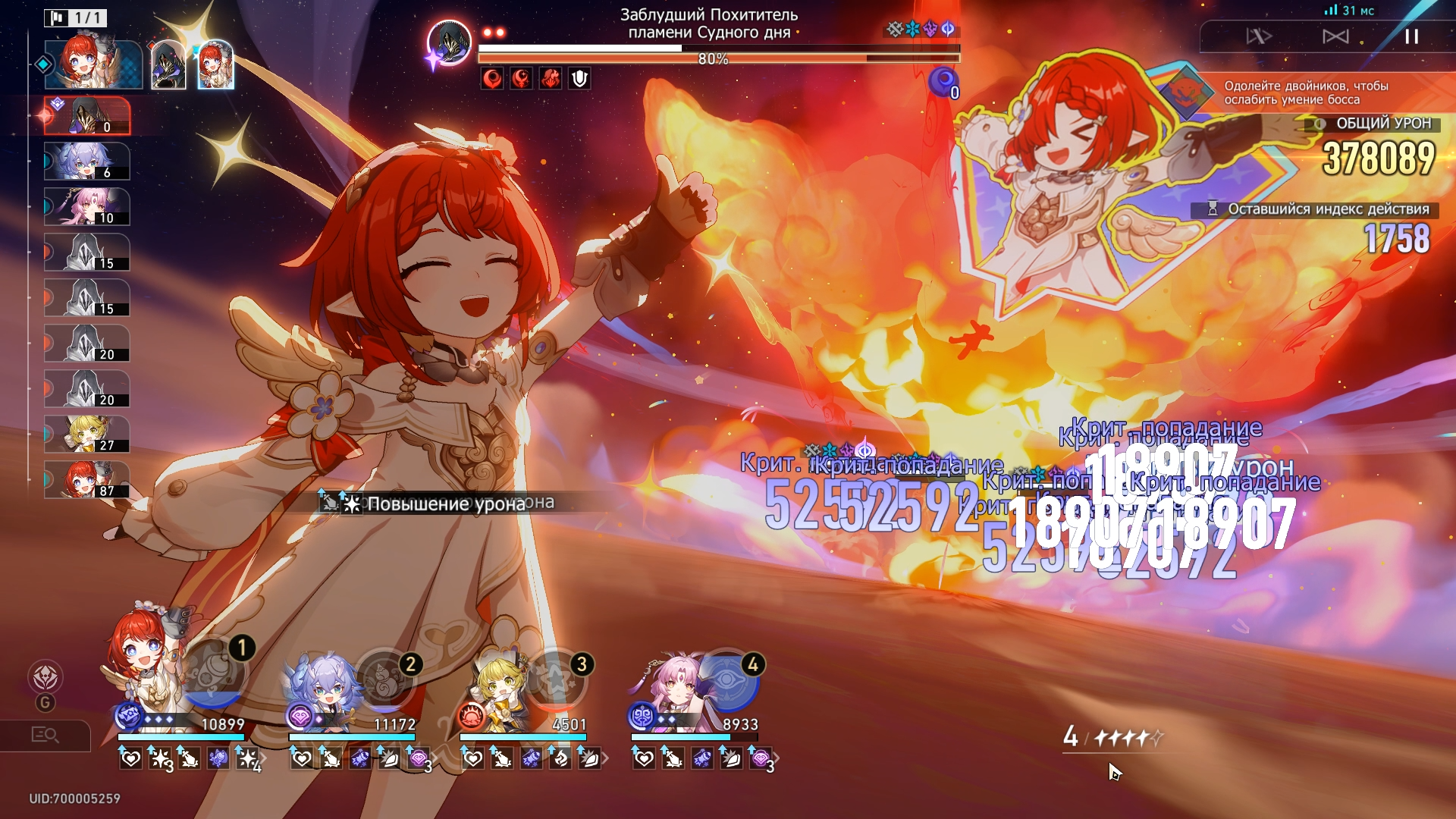Activate ultimate number 3 of blonde character
Image resolution: width=1456 pixels, height=819 pixels.
557,681
